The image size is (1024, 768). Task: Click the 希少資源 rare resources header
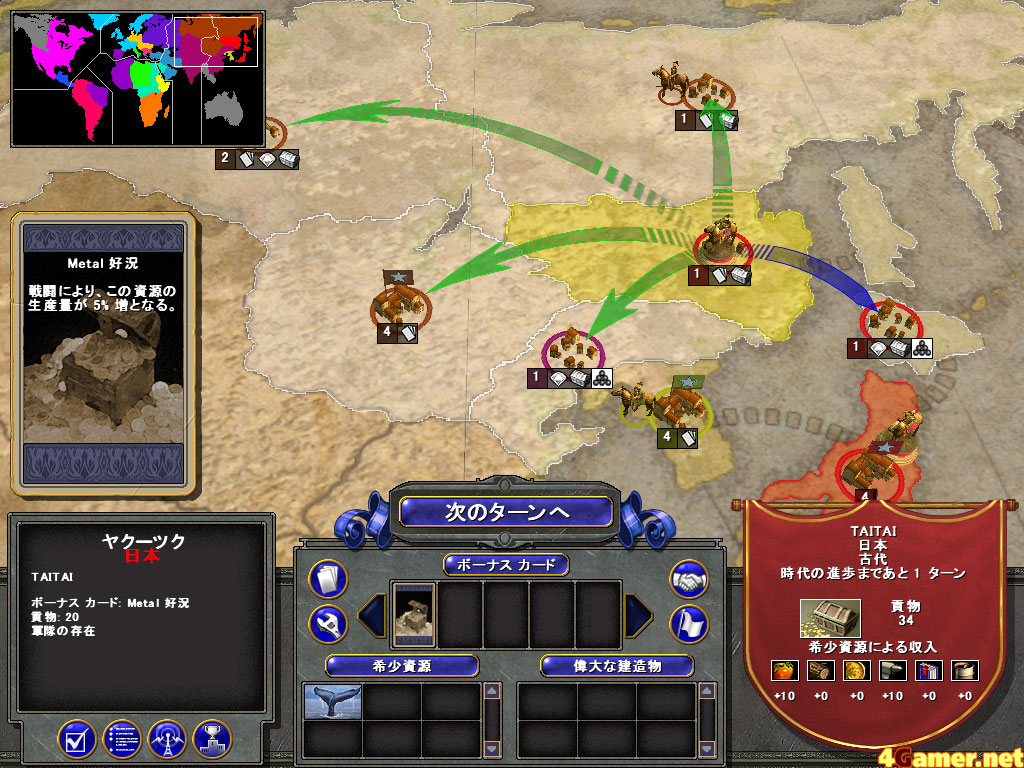coord(401,665)
